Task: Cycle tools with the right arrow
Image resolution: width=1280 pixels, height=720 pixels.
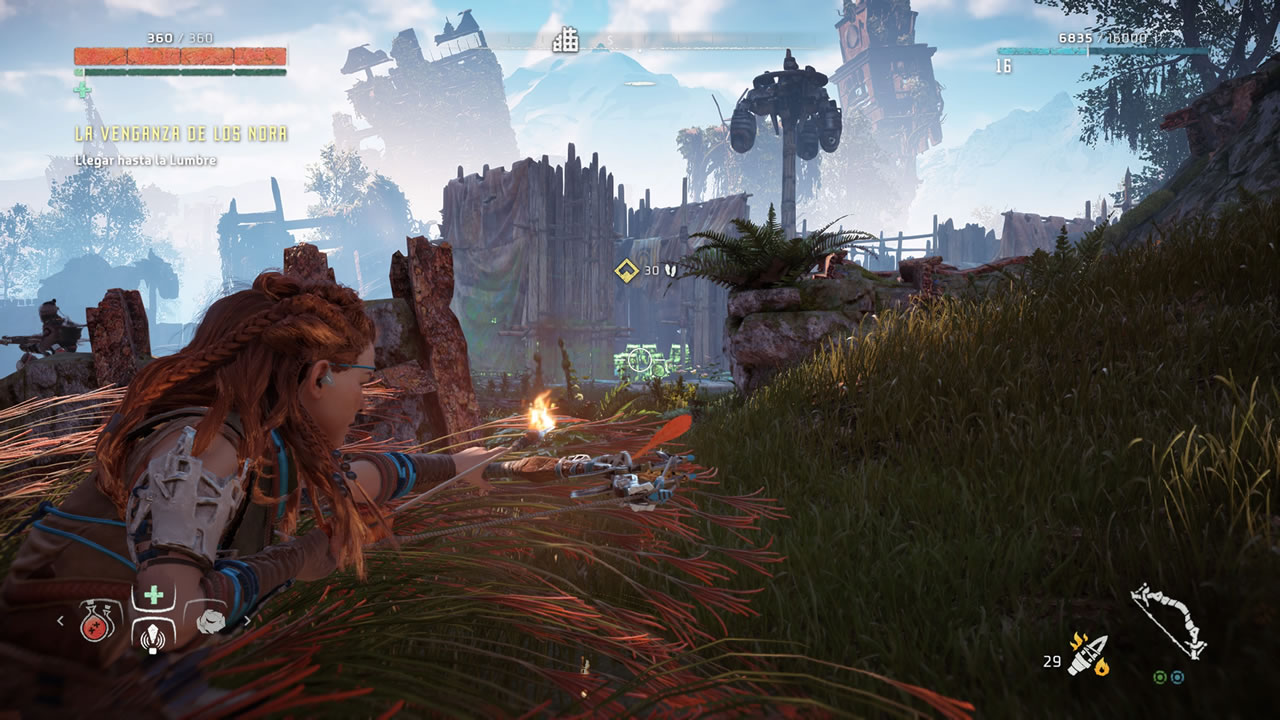Action: [x=247, y=621]
